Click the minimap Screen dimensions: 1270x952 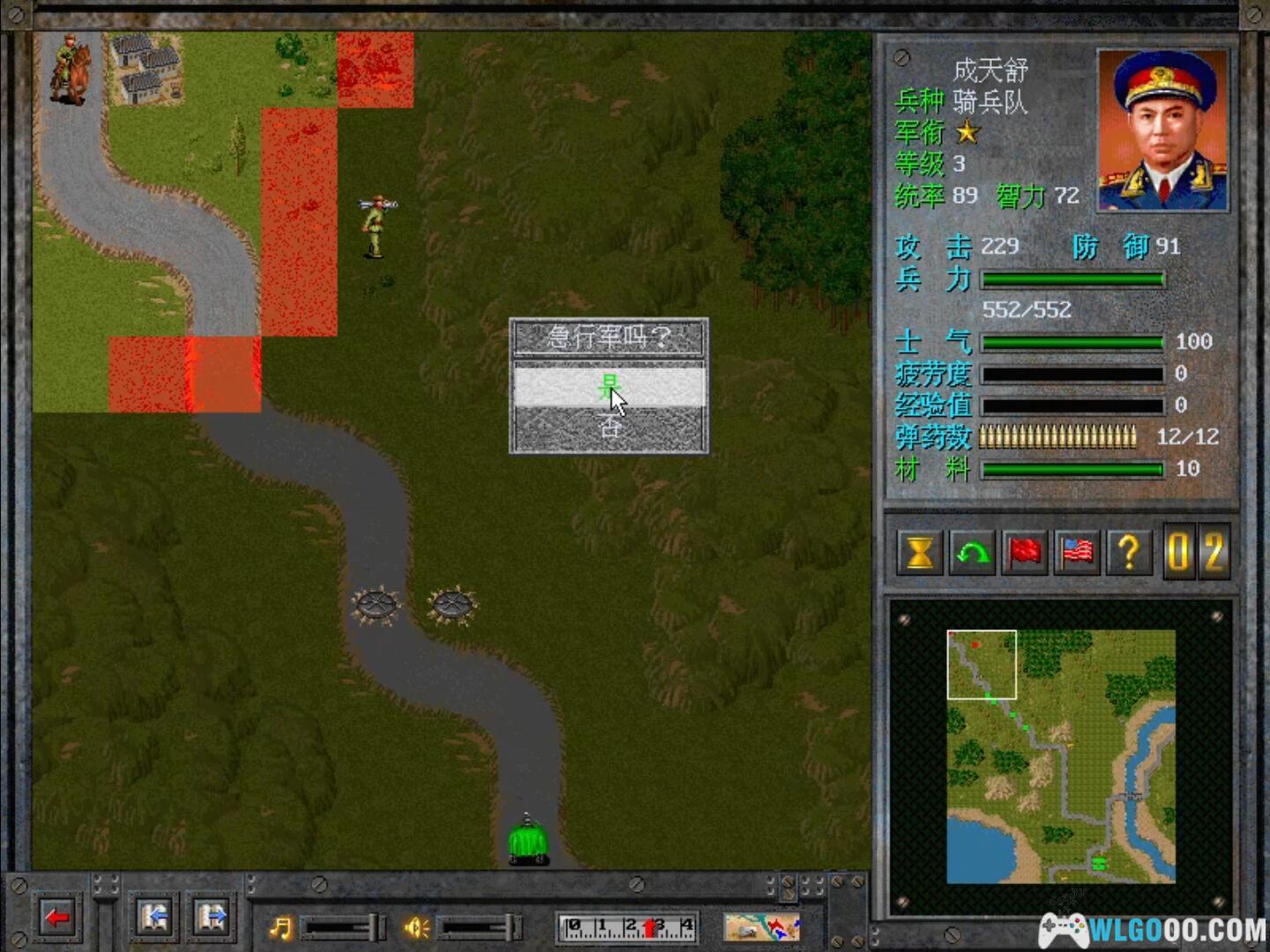point(1061,756)
